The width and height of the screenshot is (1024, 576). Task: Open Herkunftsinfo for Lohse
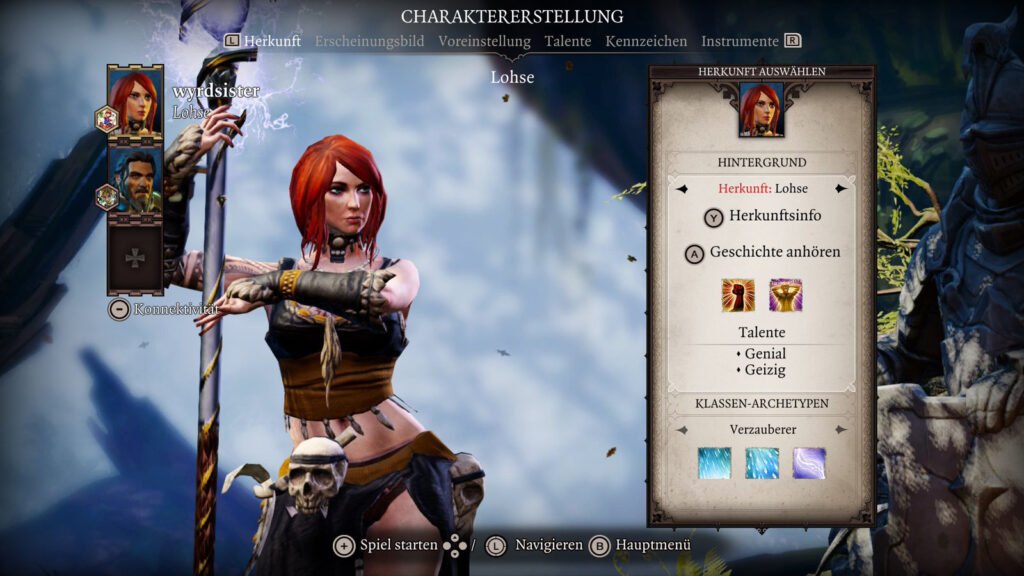click(762, 217)
